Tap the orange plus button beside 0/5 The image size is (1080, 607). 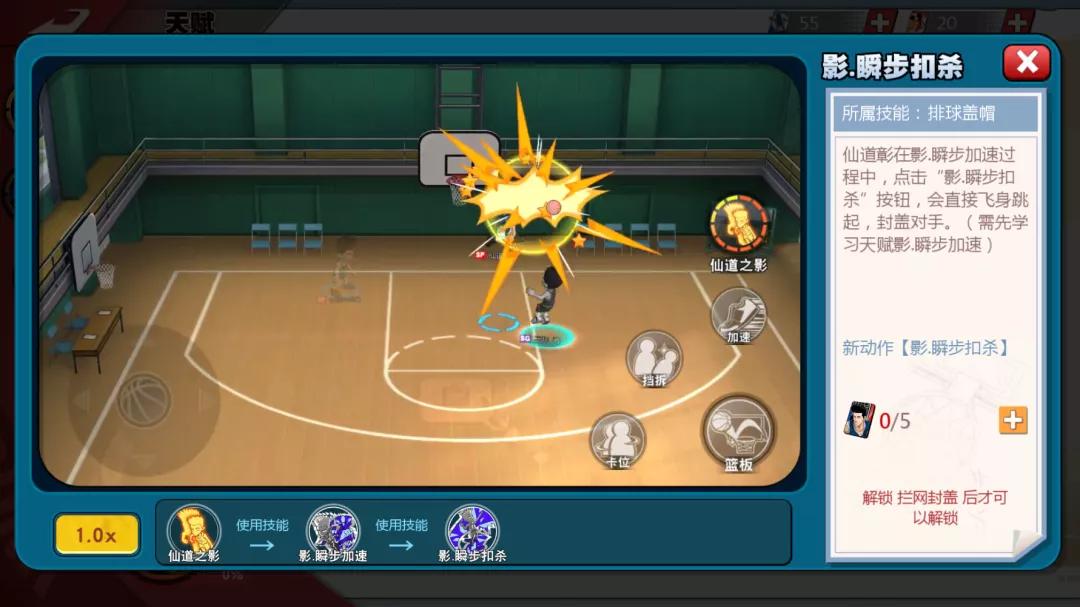click(x=1013, y=420)
